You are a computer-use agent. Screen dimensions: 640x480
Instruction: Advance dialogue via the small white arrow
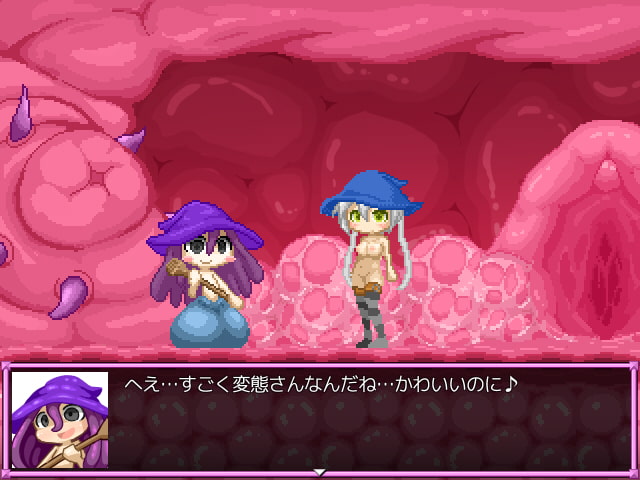pyautogui.click(x=320, y=471)
